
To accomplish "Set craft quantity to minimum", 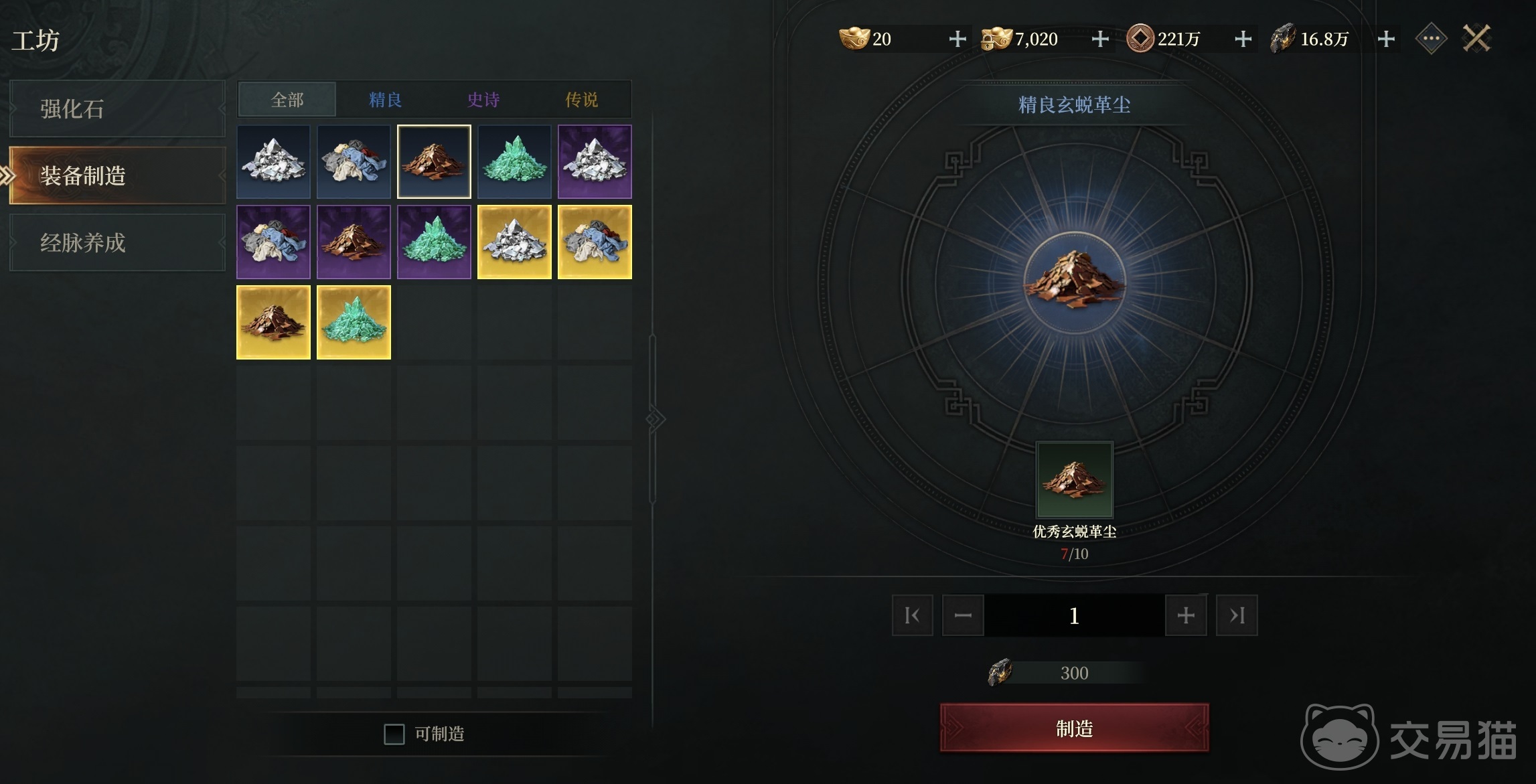I will pos(912,615).
